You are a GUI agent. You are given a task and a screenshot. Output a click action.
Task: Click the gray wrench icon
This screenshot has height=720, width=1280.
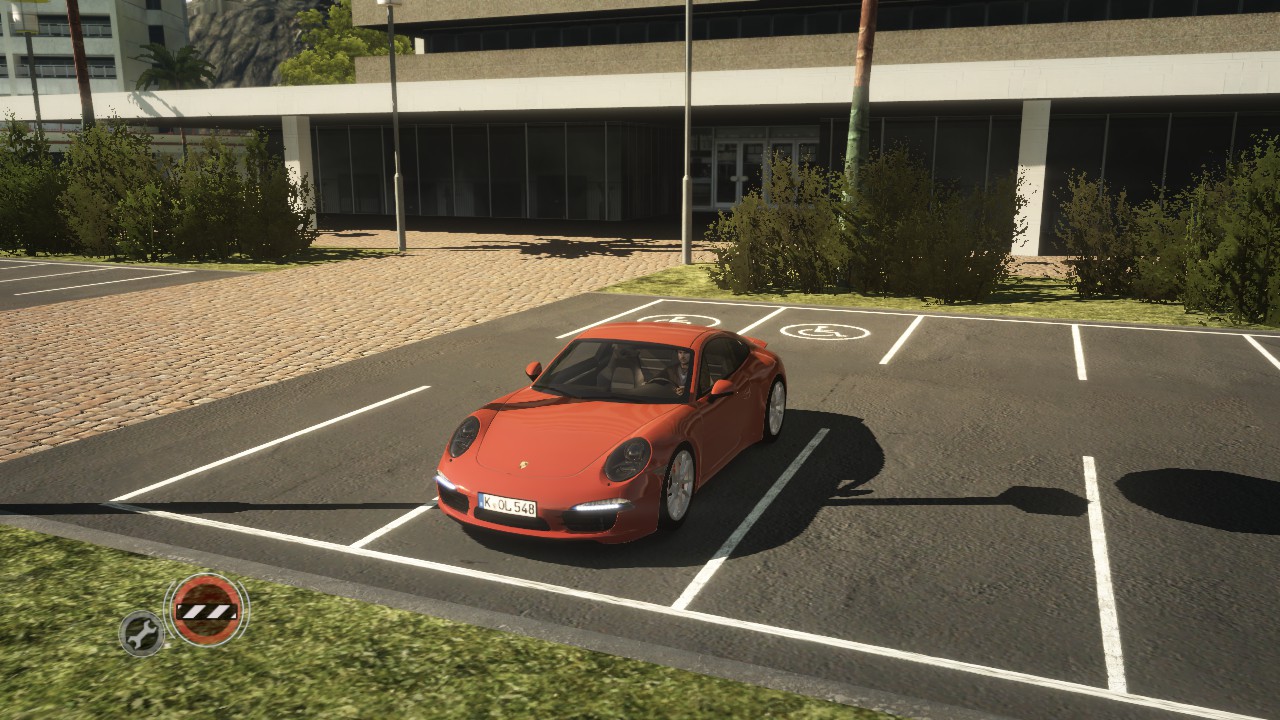141,632
